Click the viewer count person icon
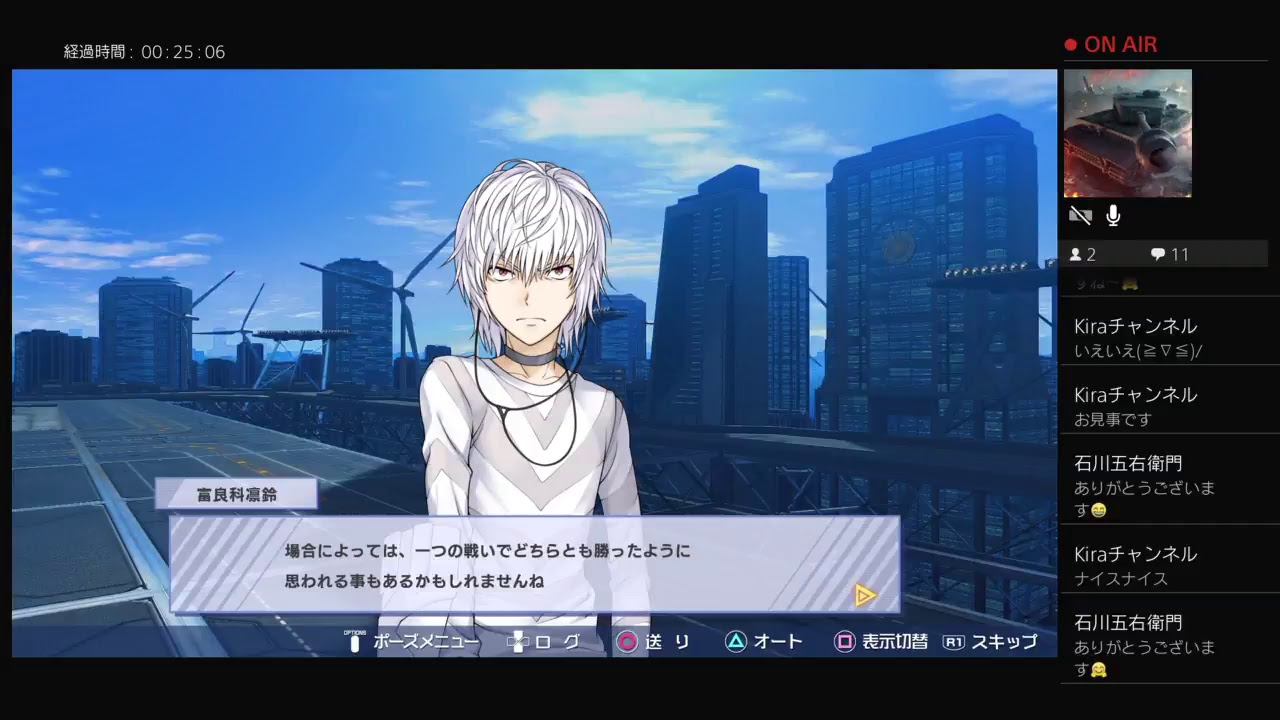 [x=1078, y=254]
